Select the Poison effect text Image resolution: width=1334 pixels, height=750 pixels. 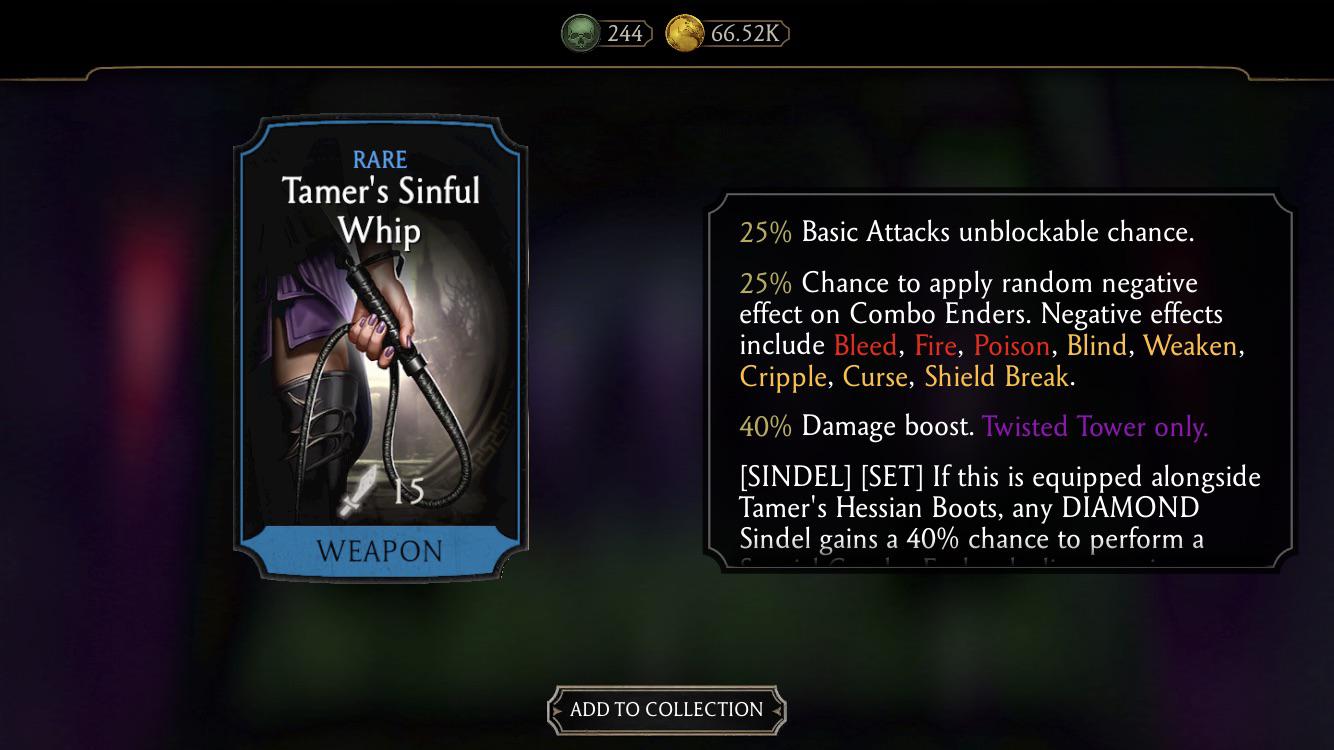pos(1011,345)
